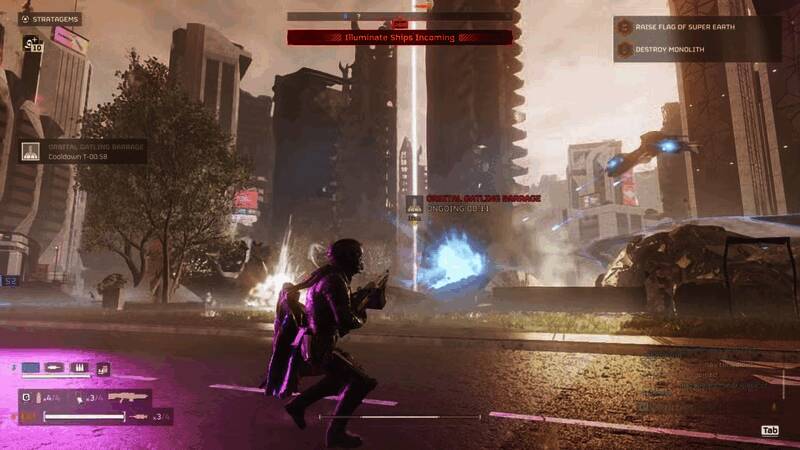Click the in-world Orbital Gatling Barrage marker icon
Viewport: 800px width, 450px height.
(414, 203)
